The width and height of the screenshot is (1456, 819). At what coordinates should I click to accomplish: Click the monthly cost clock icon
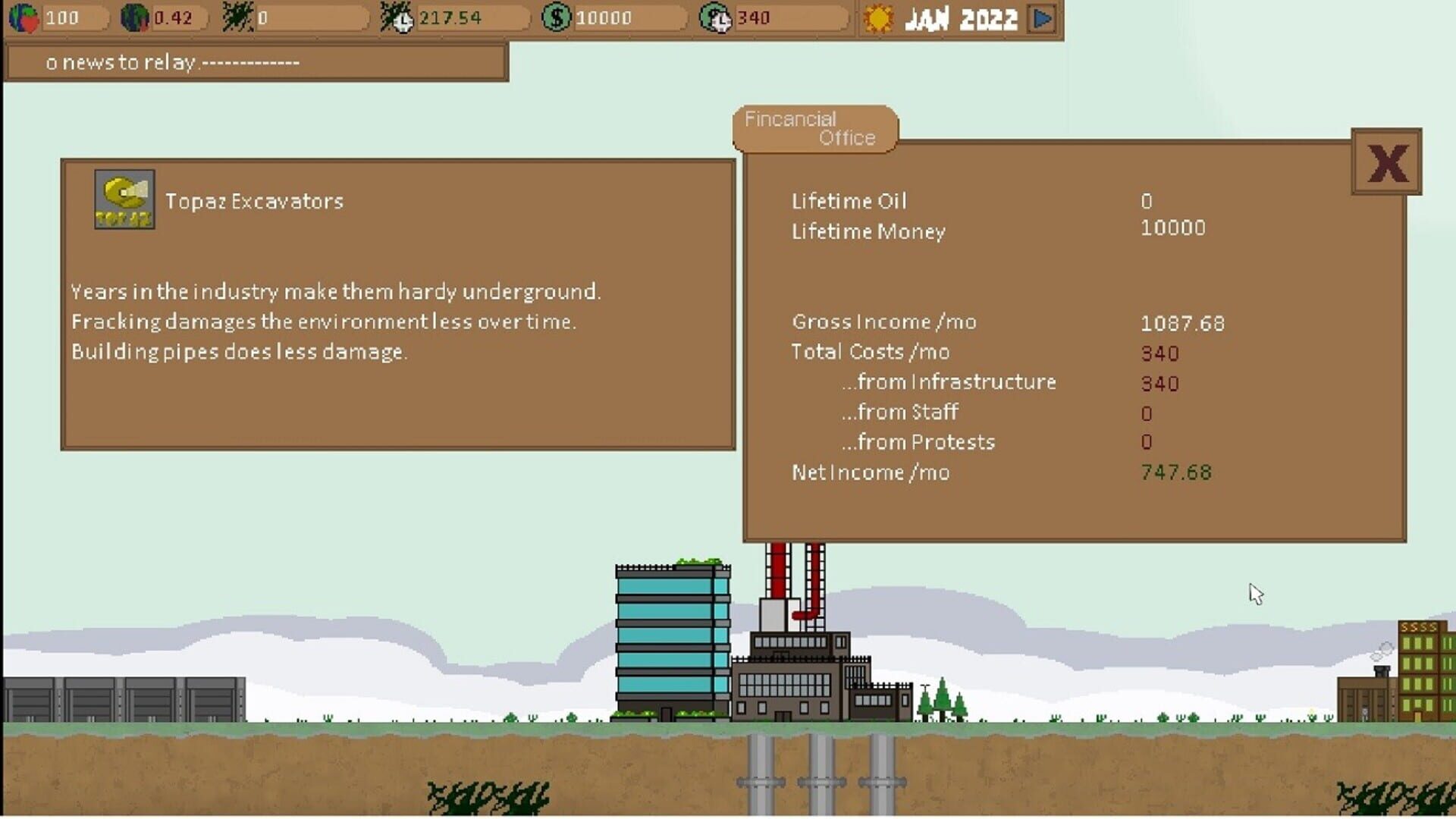click(x=714, y=17)
